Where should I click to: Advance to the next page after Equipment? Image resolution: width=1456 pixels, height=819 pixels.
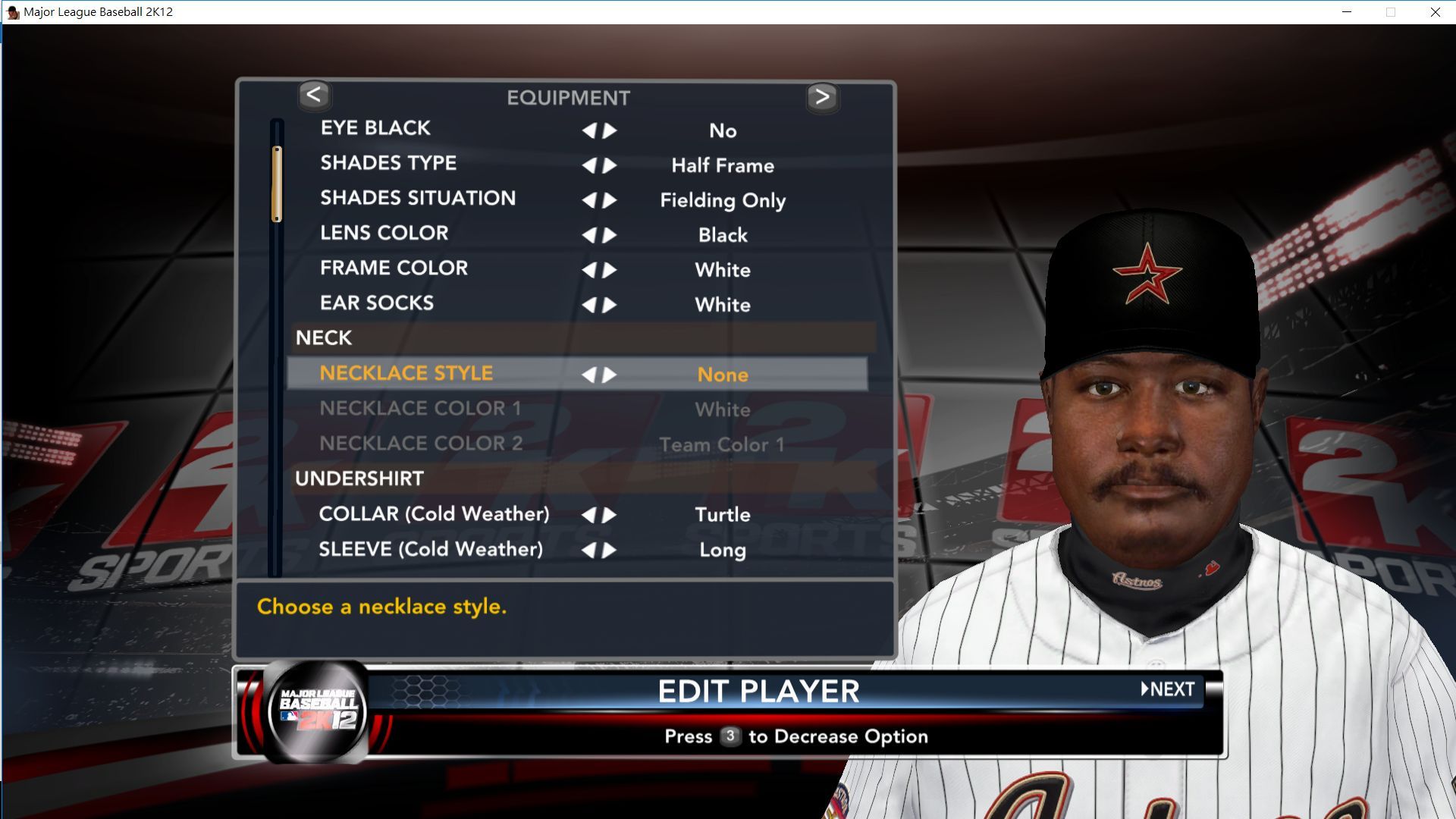click(822, 97)
